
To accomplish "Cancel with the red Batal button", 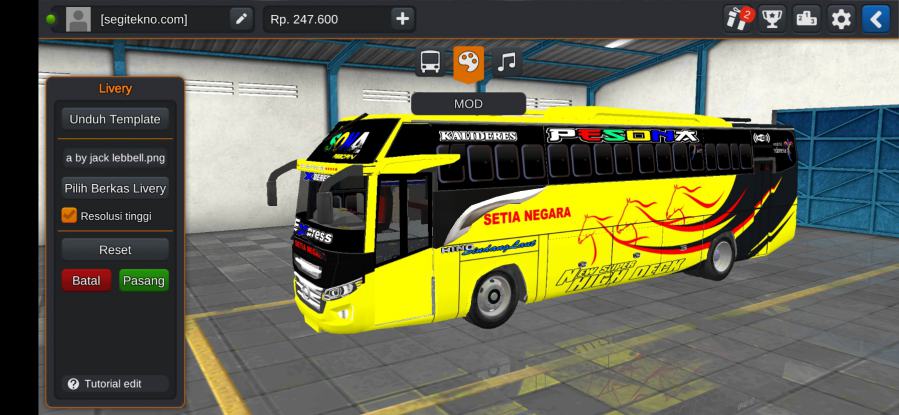I will pyautogui.click(x=86, y=280).
